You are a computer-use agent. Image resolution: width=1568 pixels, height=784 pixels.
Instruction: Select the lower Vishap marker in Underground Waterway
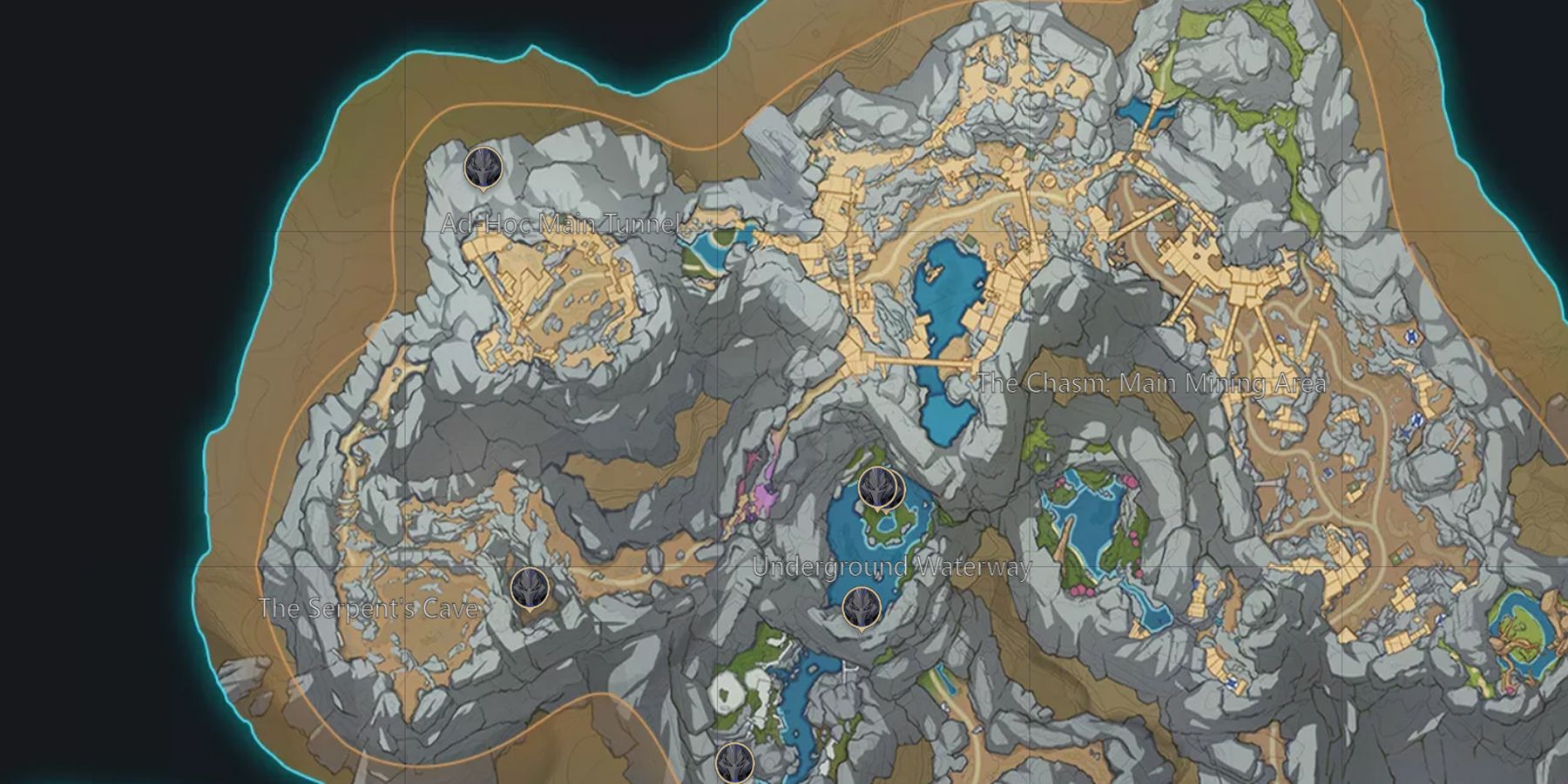pyautogui.click(x=862, y=607)
